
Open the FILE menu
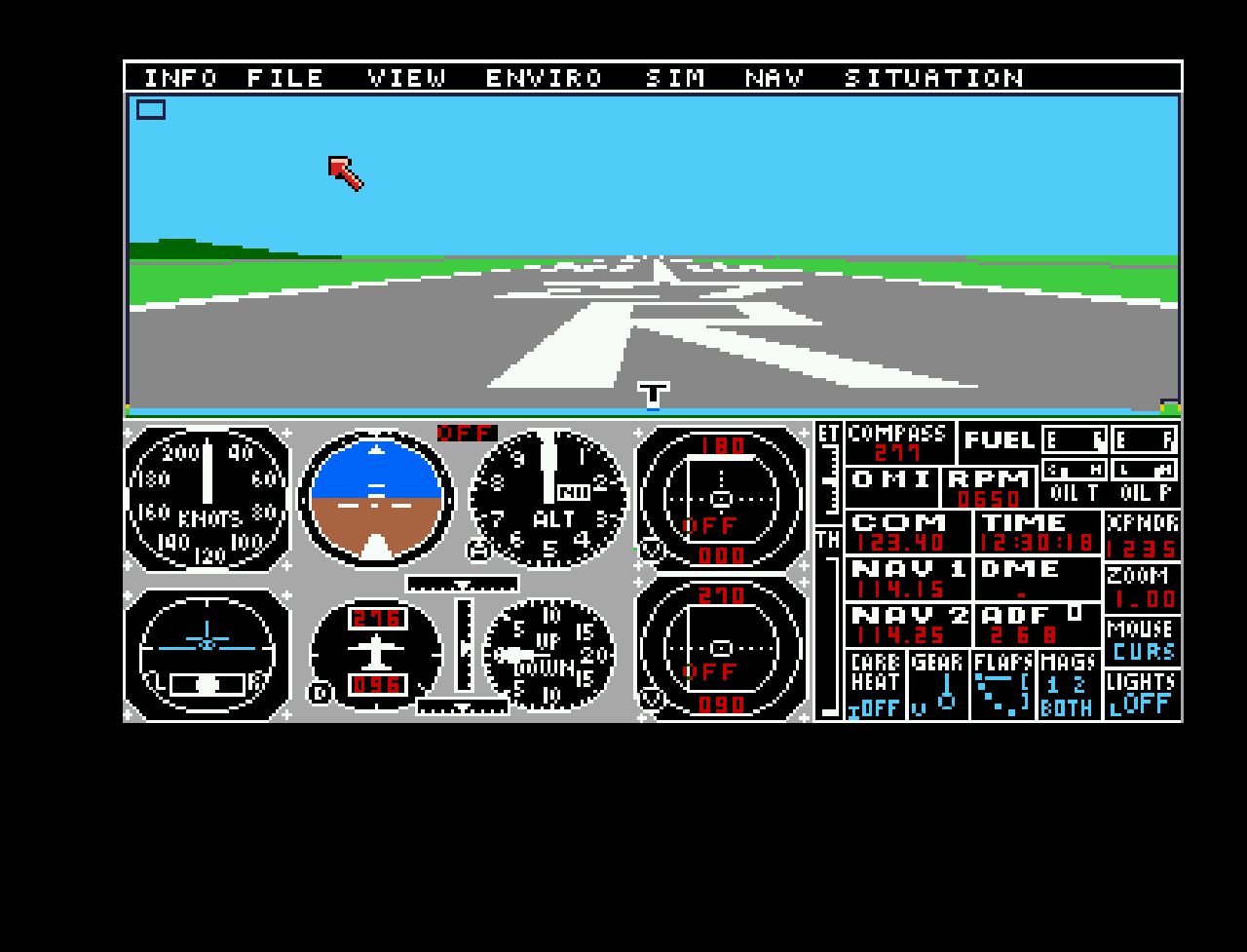tap(285, 78)
